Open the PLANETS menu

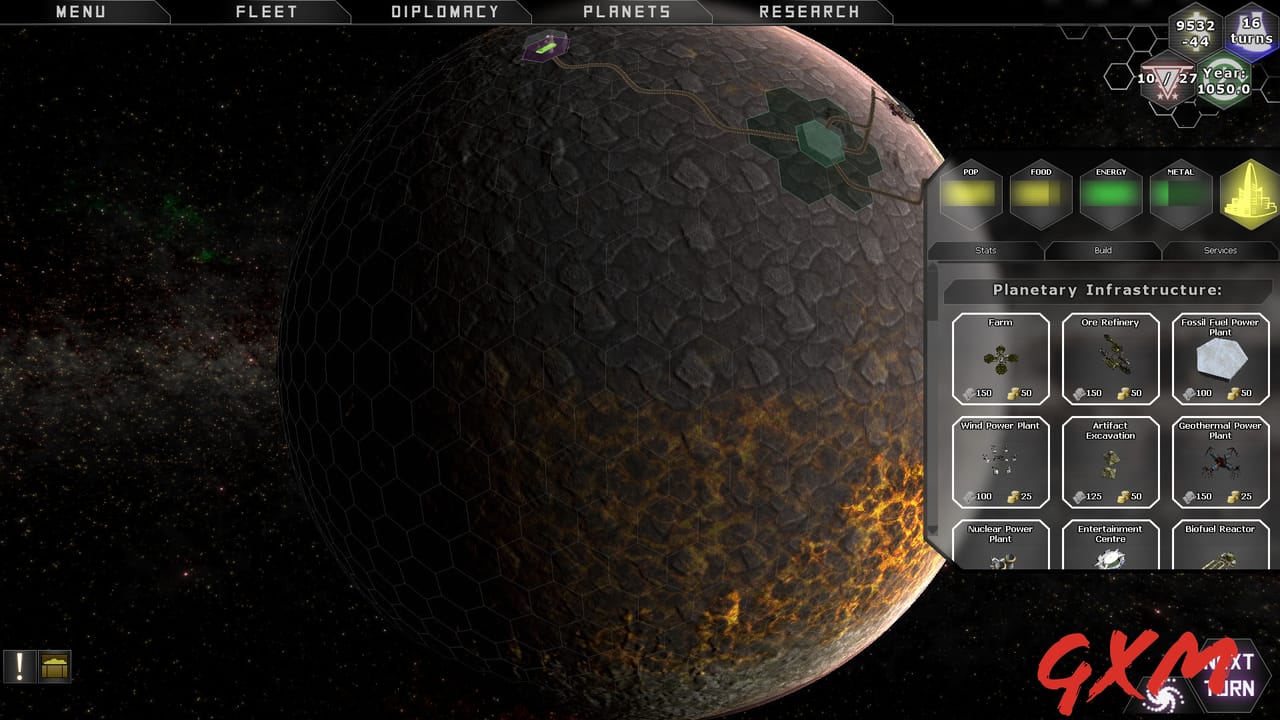[x=626, y=12]
